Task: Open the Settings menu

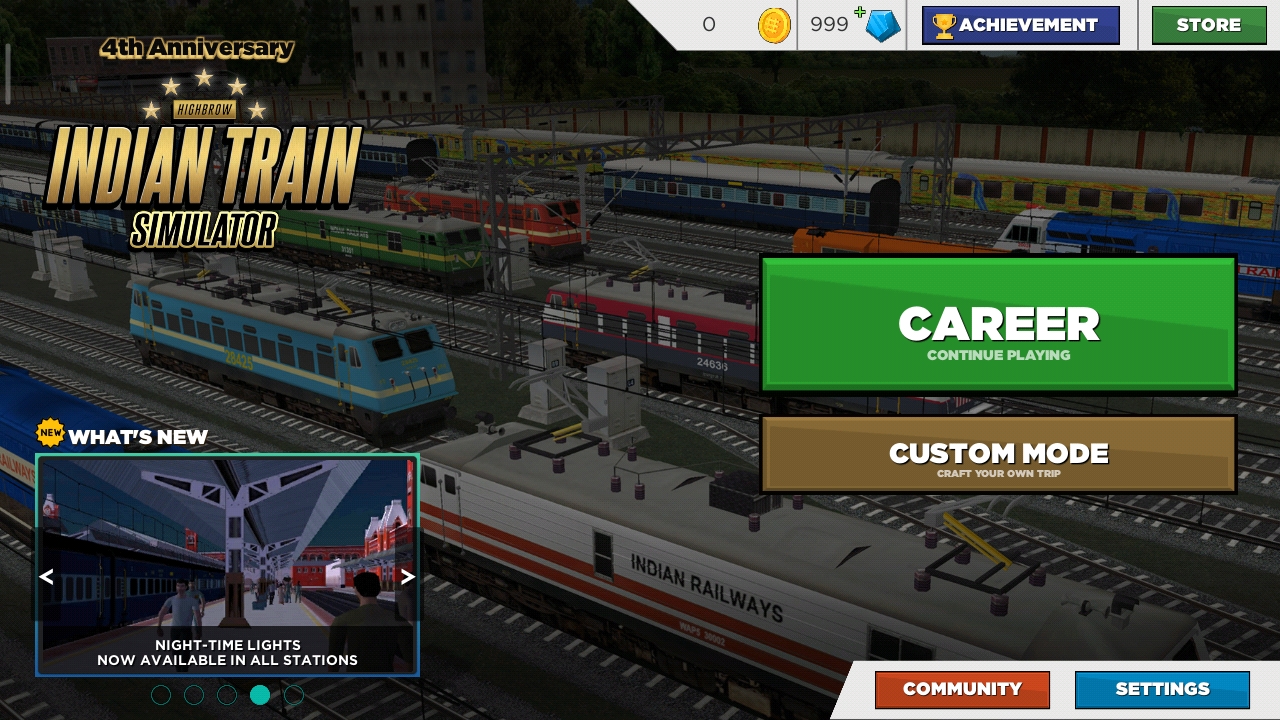Action: point(1161,689)
